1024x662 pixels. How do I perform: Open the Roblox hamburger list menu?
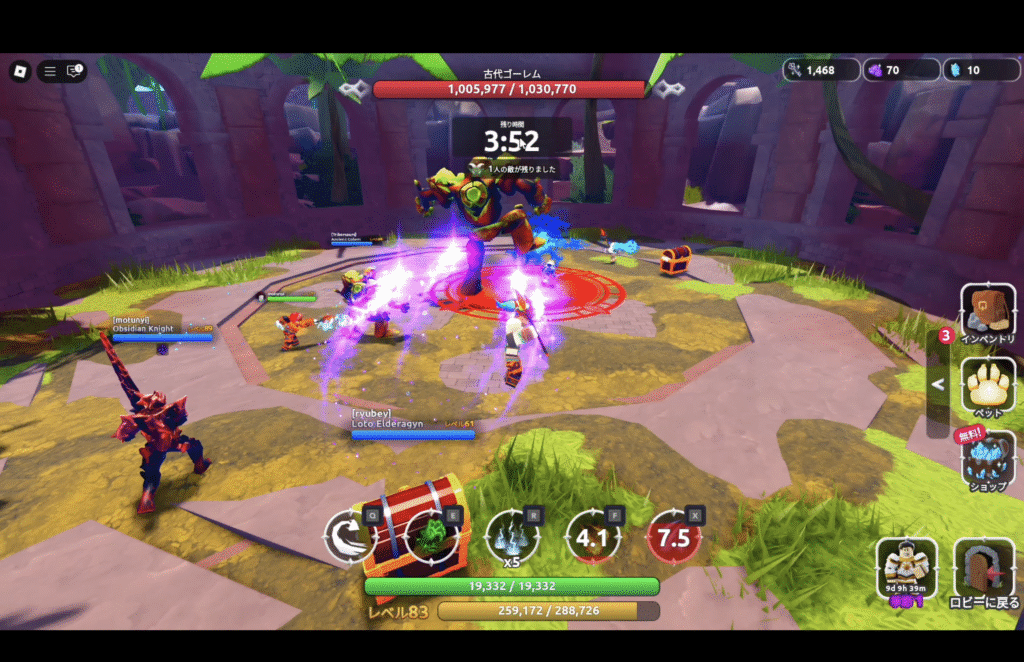(x=50, y=71)
